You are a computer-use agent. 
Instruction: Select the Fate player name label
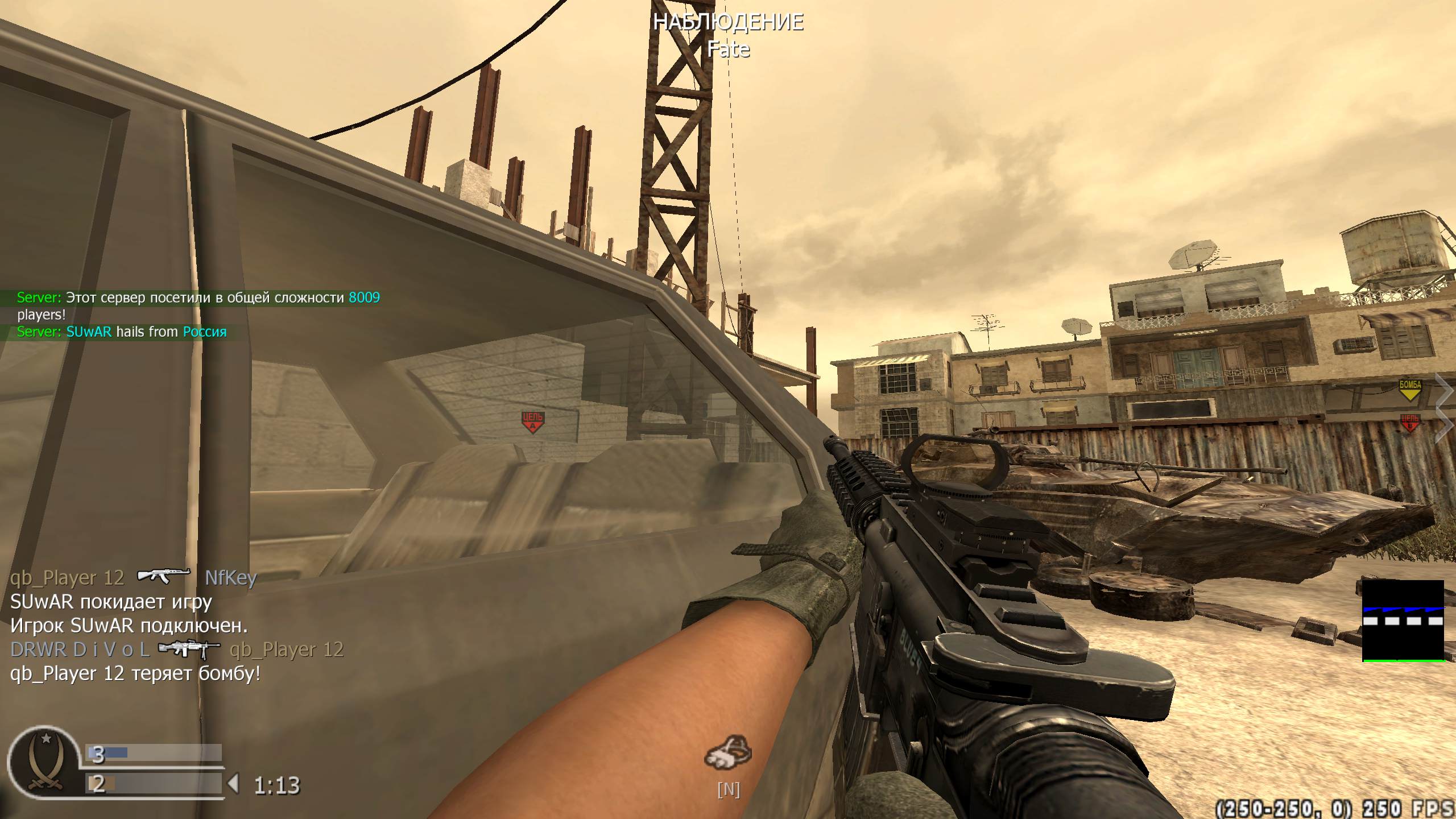pos(730,50)
